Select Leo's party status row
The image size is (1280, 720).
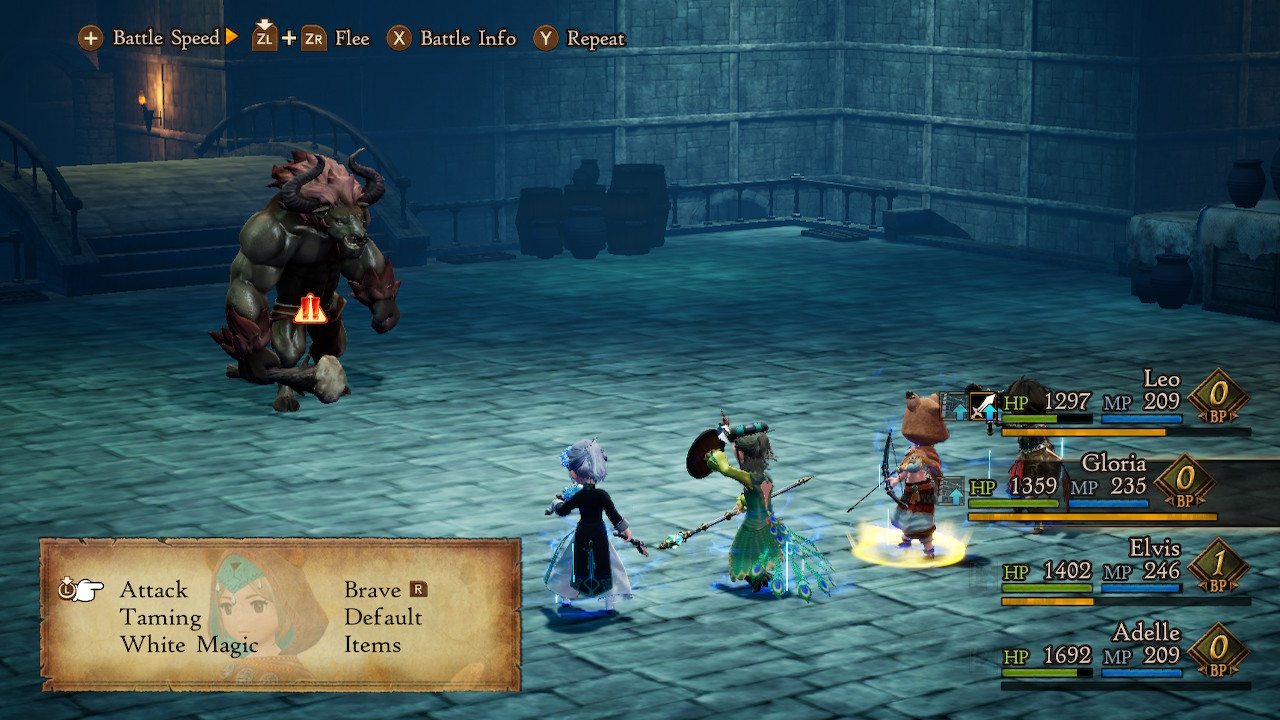click(x=1110, y=403)
